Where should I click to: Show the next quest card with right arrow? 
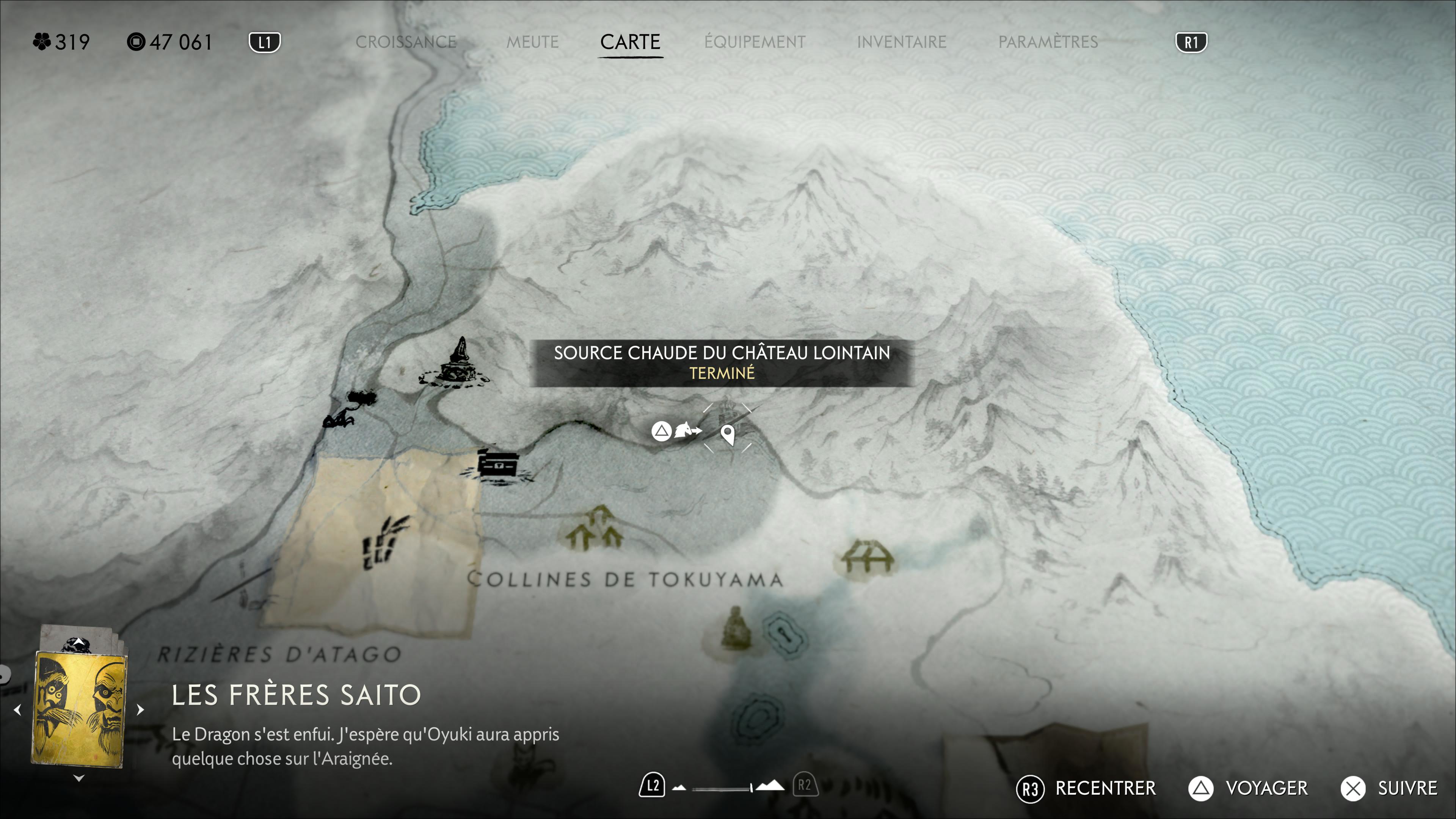(141, 709)
